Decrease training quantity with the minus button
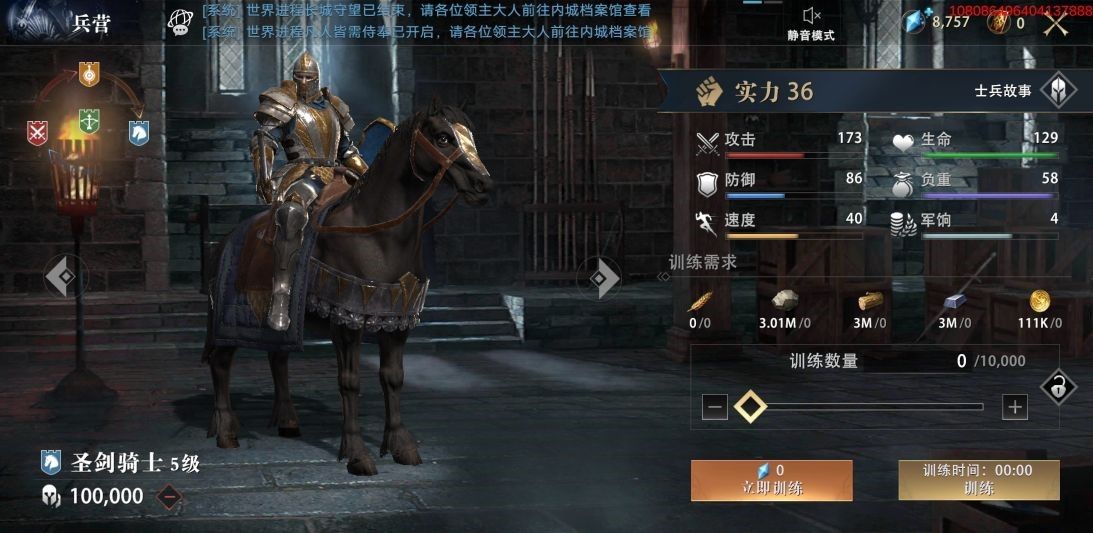 point(714,407)
